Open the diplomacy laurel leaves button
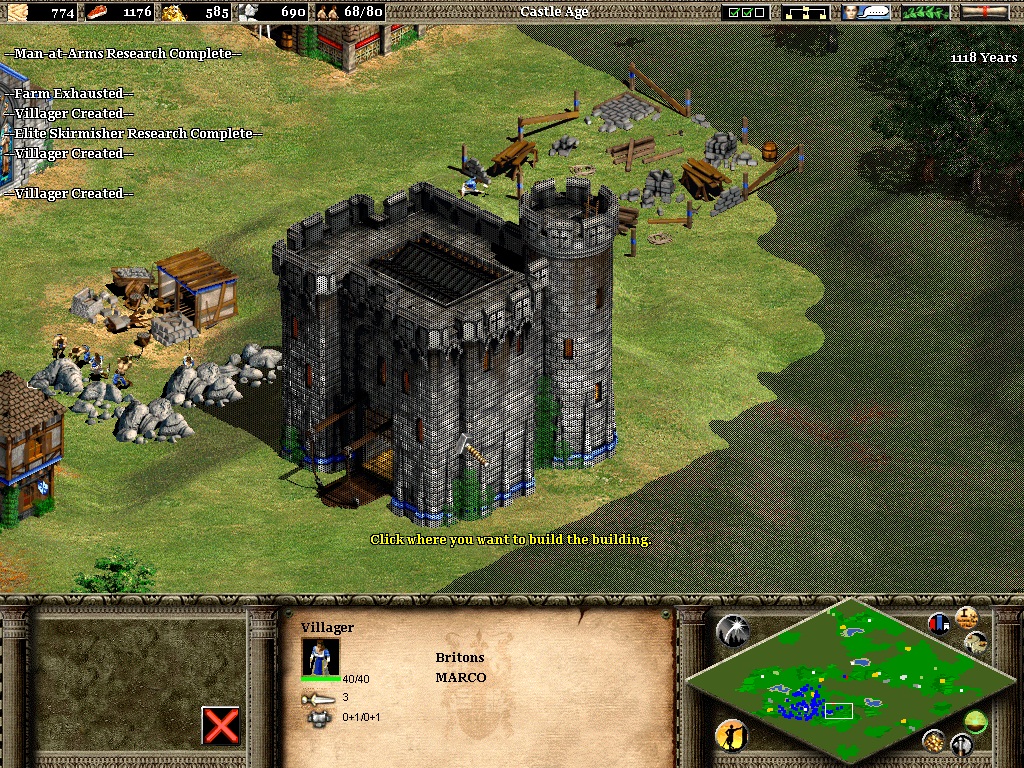1024x768 pixels. point(925,12)
